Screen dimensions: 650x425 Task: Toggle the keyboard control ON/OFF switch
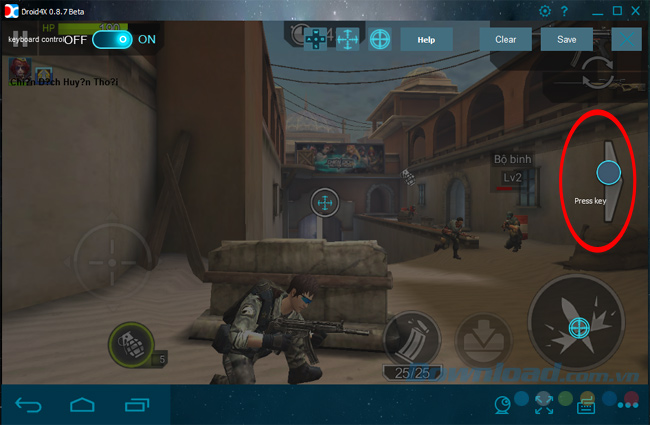coord(112,39)
